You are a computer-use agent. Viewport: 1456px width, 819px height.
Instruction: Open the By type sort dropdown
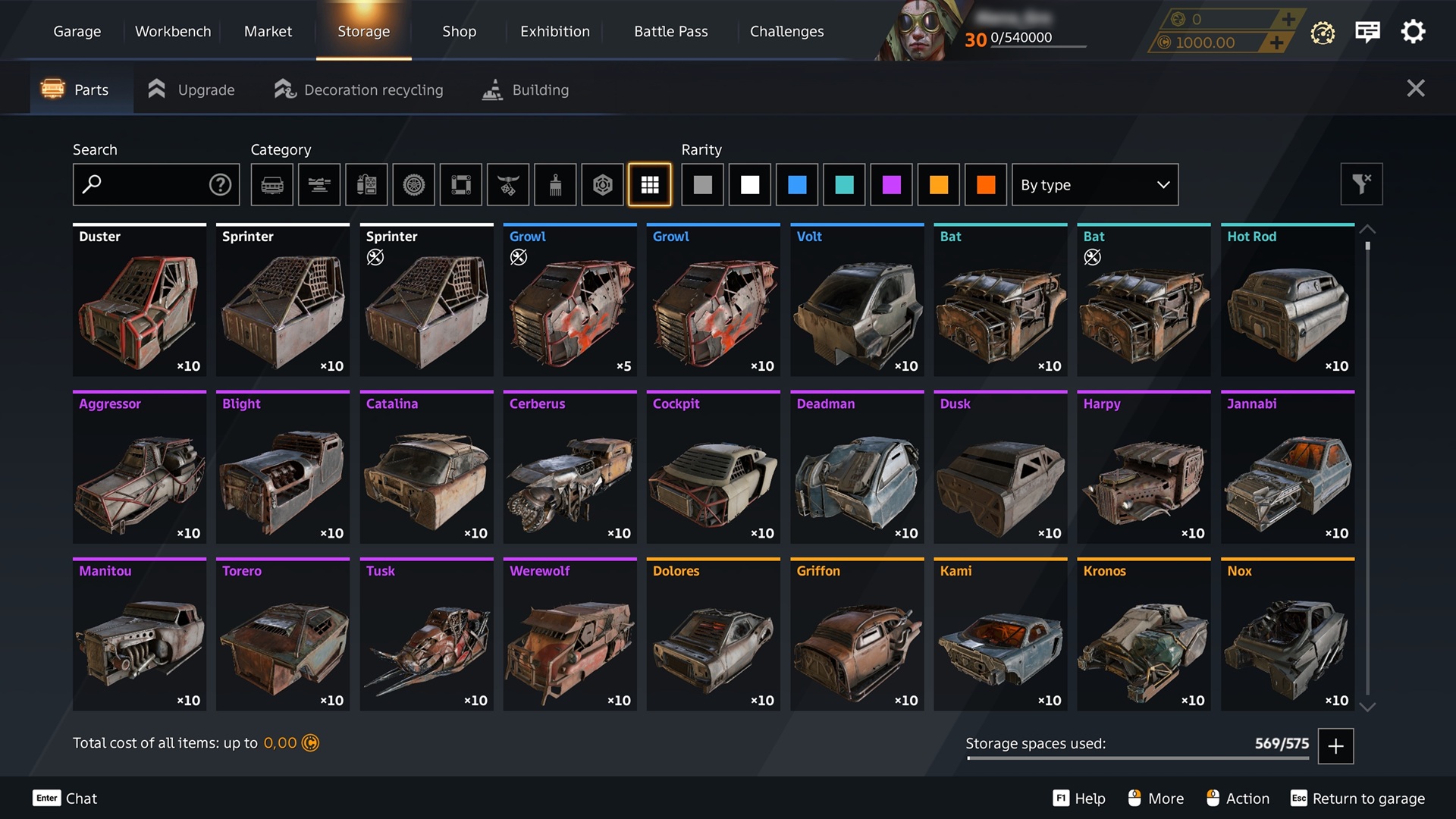tap(1094, 184)
